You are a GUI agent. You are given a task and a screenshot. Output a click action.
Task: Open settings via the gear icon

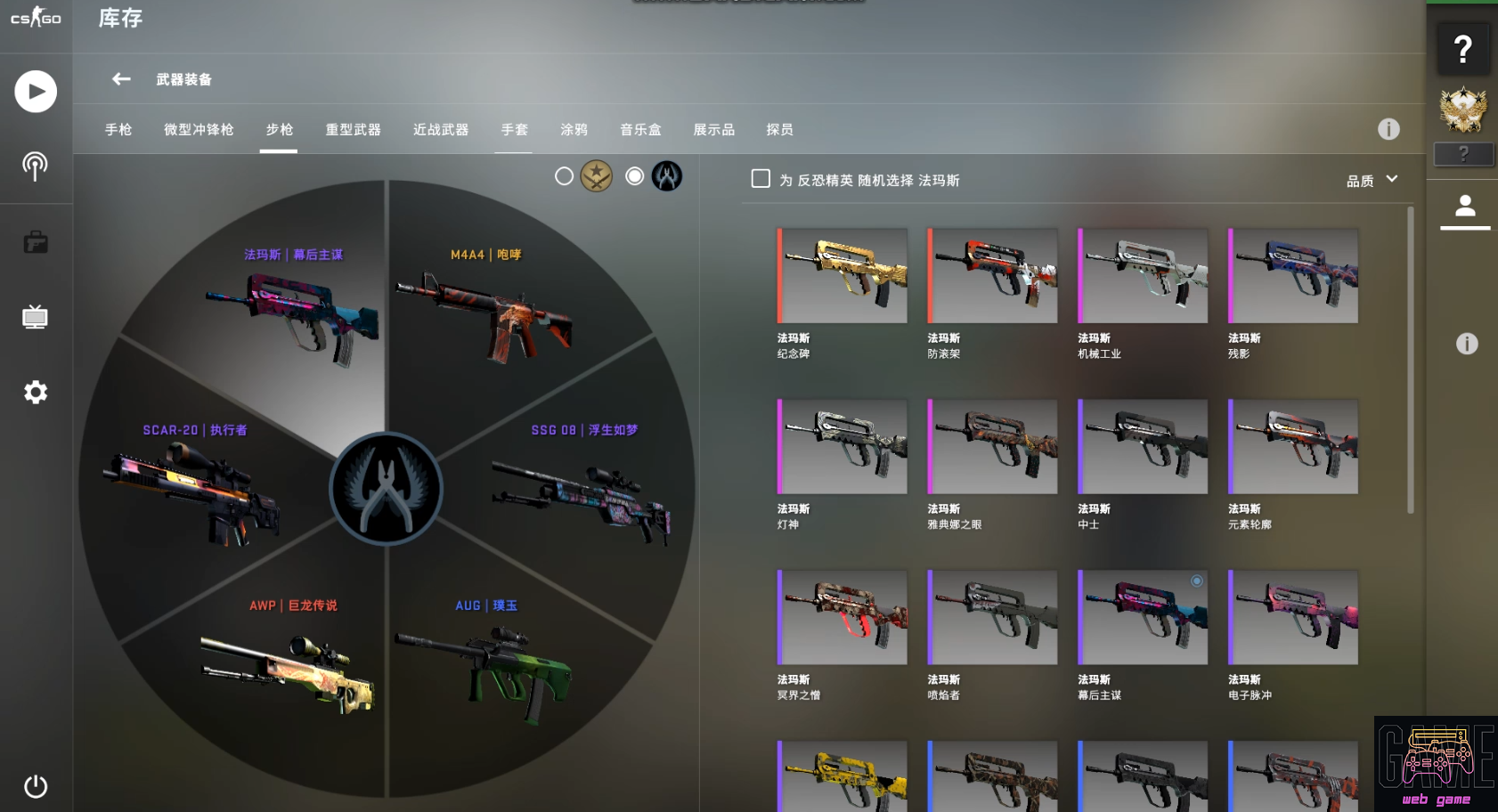(36, 392)
